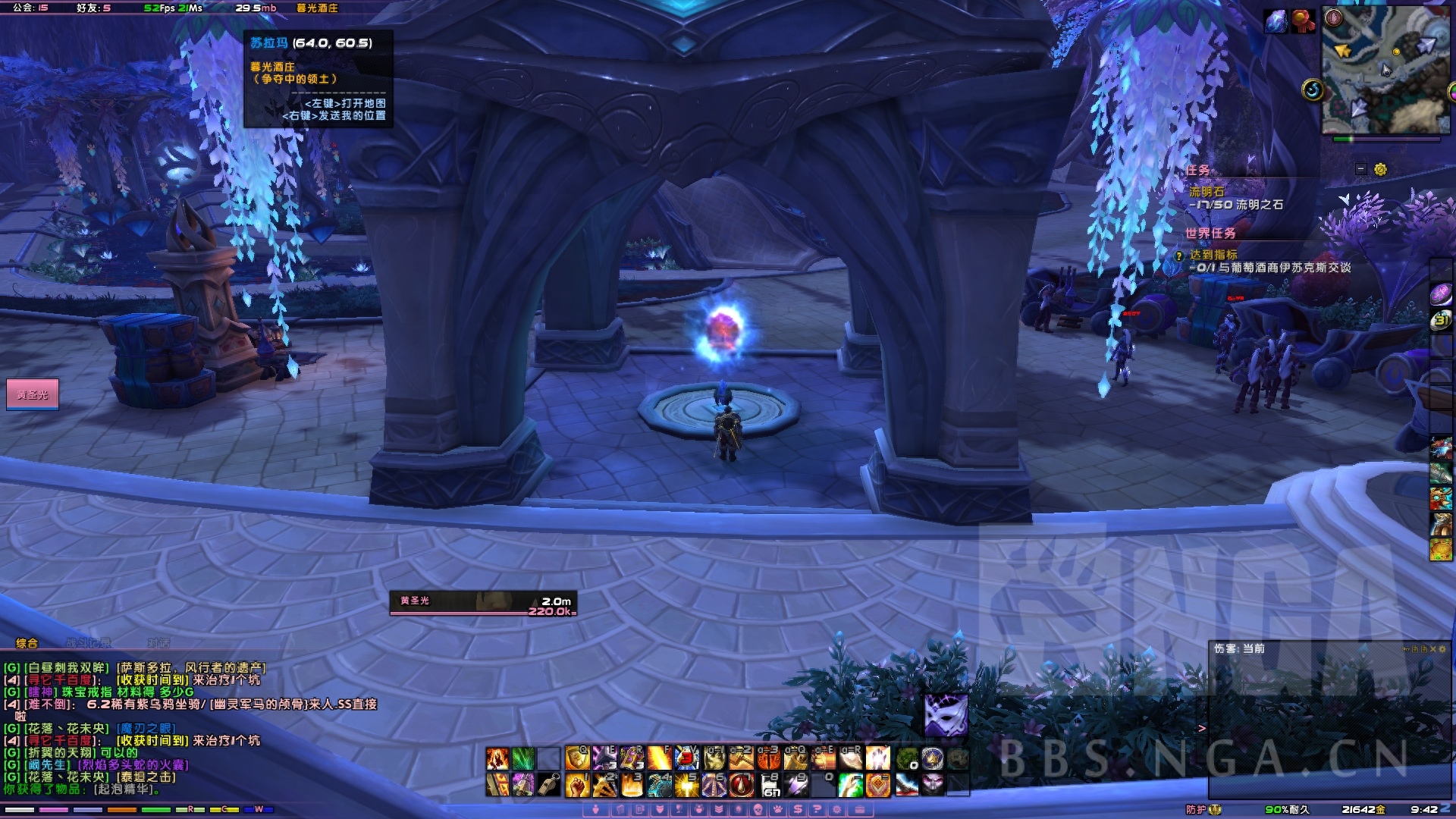
Task: Use the whistle item on the action bar
Action: (549, 785)
